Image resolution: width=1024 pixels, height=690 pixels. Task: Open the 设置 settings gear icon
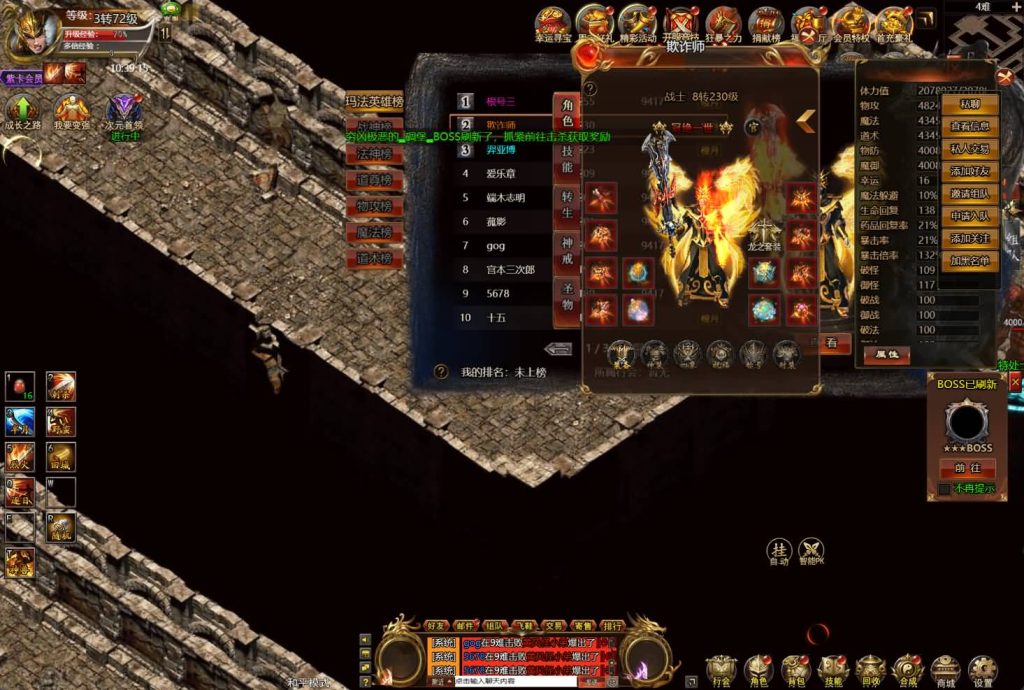pos(982,669)
